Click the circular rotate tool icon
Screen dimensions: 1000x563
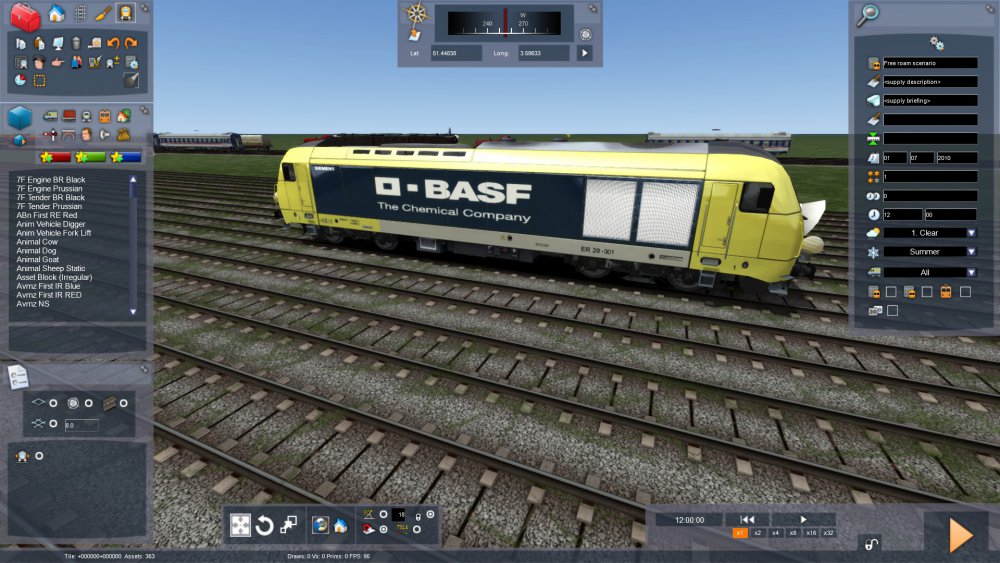click(x=264, y=525)
